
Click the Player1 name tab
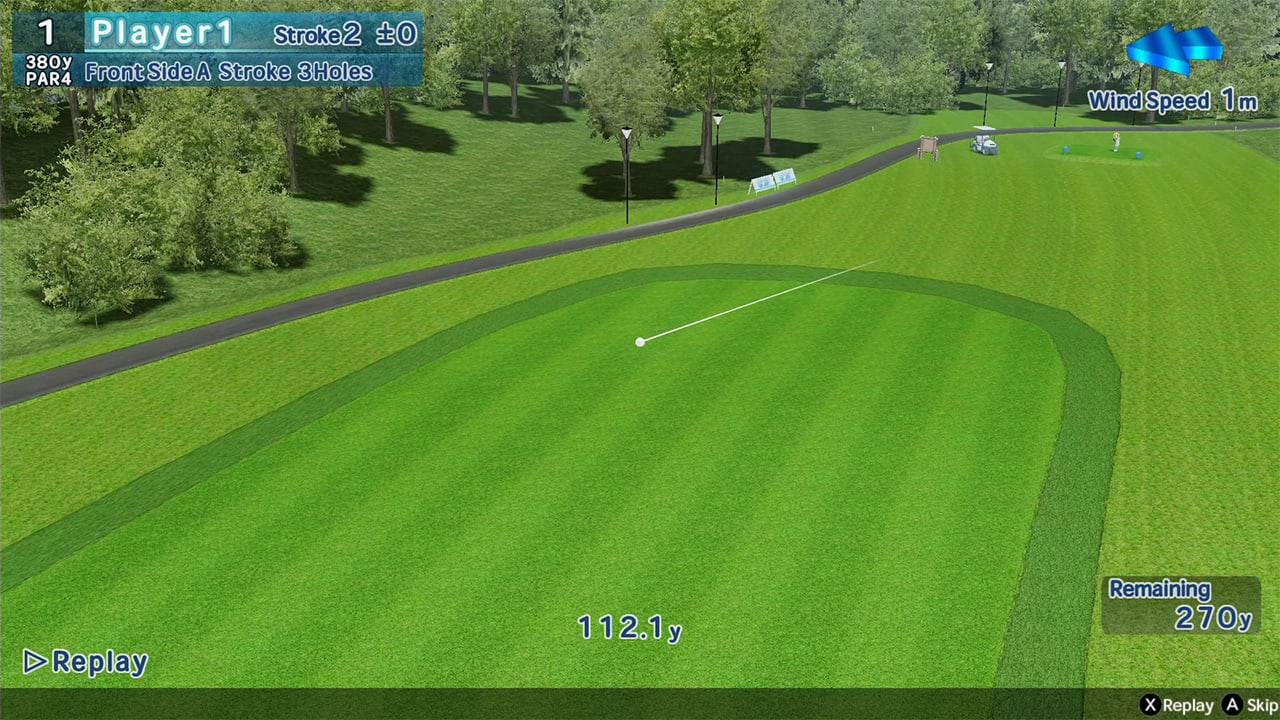[x=162, y=32]
